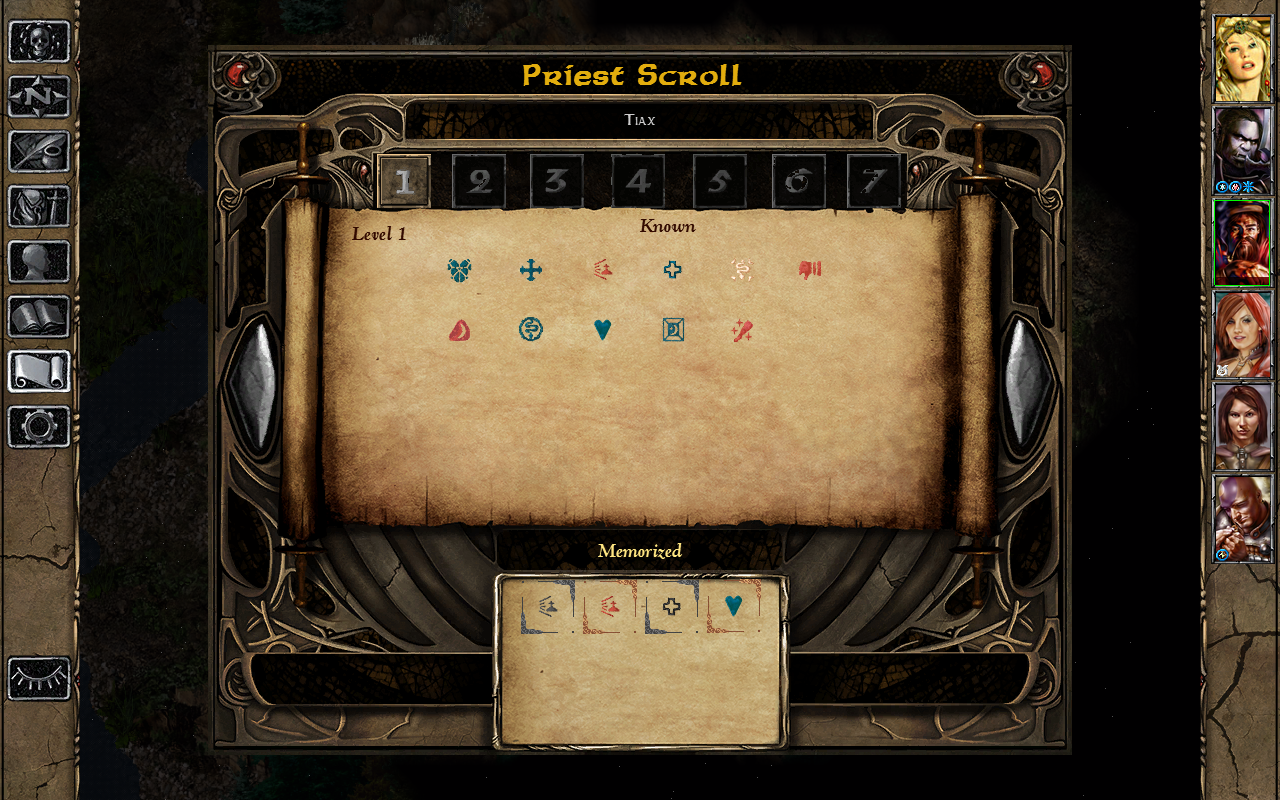The height and width of the screenshot is (800, 1280).
Task: Select the red sparkling club spell icon
Action: (742, 329)
